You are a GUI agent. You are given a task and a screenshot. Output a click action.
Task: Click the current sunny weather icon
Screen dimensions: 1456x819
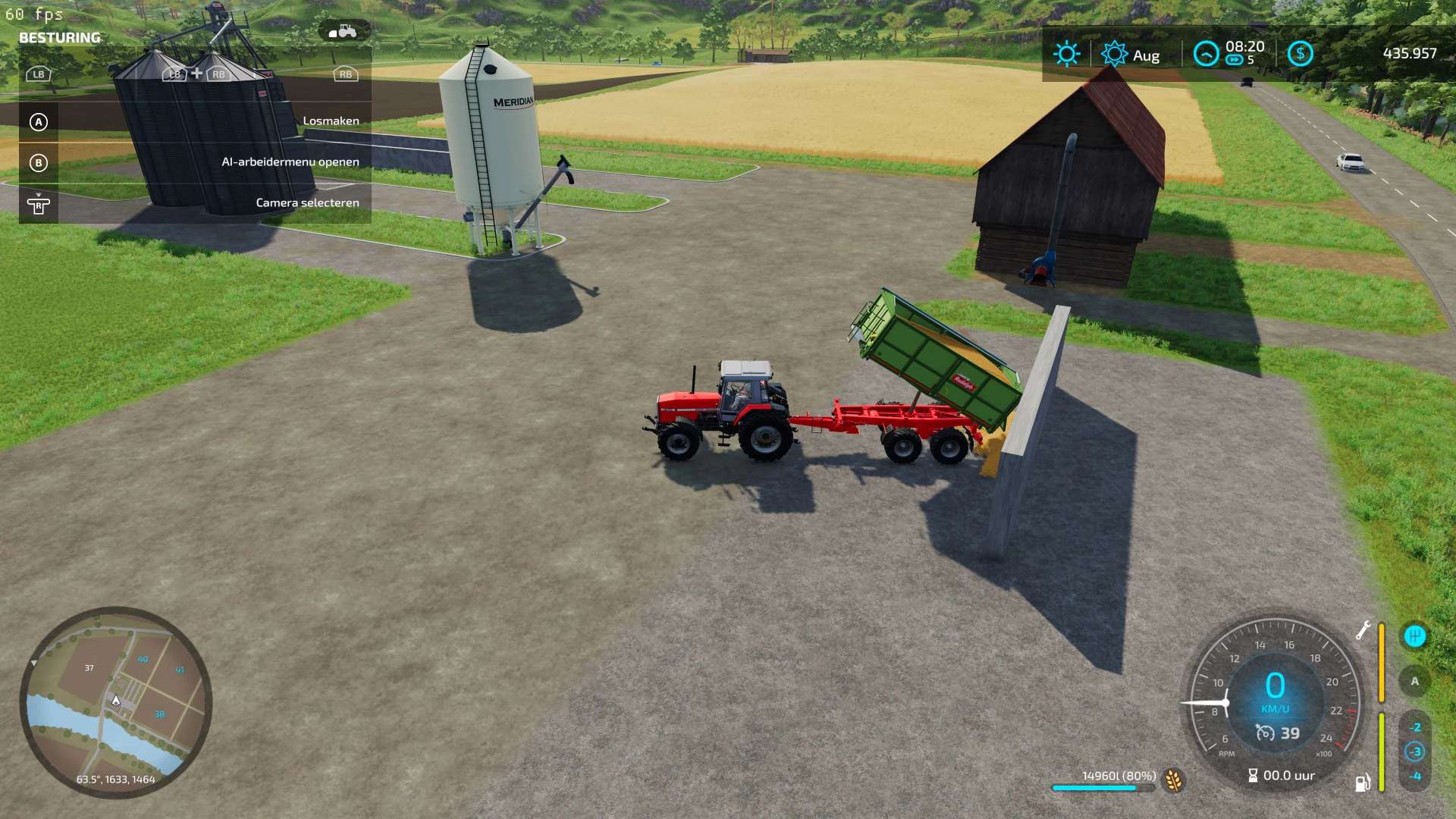pos(1066,54)
